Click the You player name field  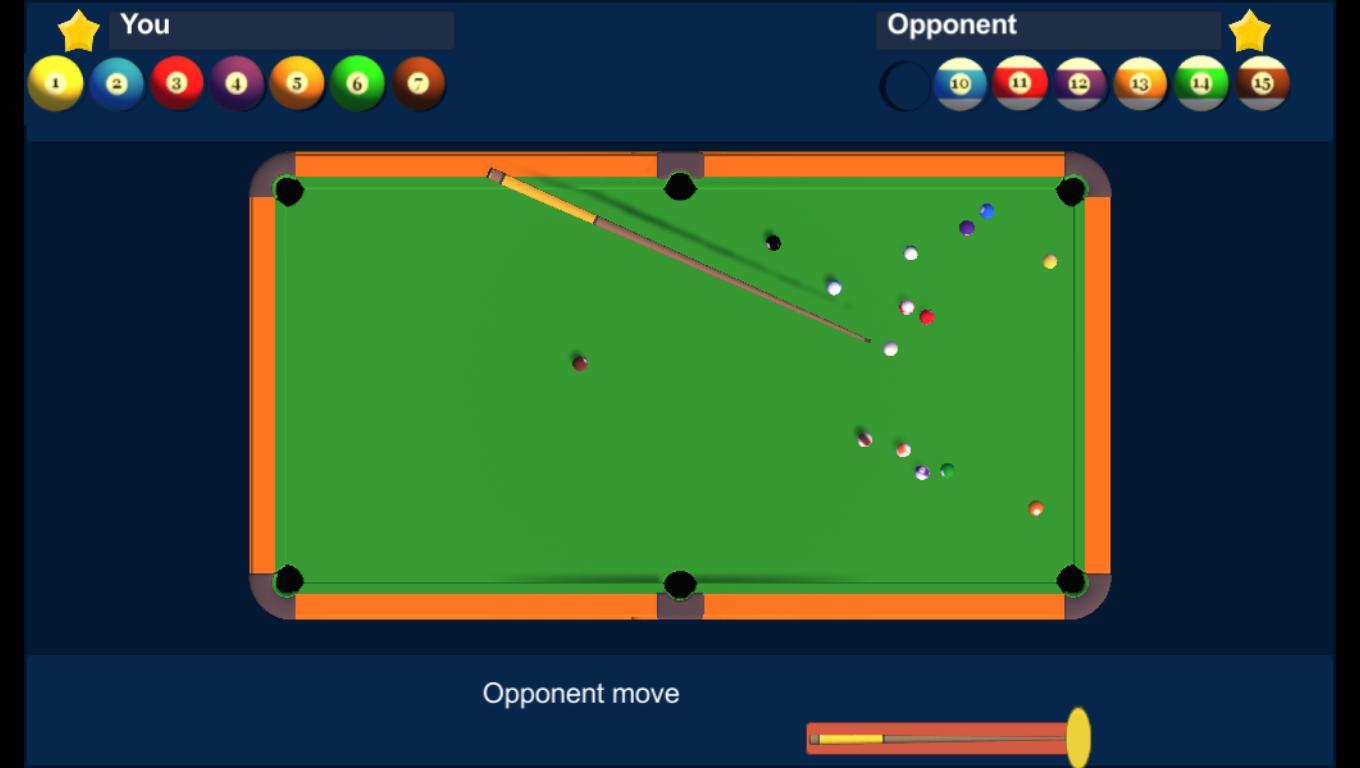280,30
